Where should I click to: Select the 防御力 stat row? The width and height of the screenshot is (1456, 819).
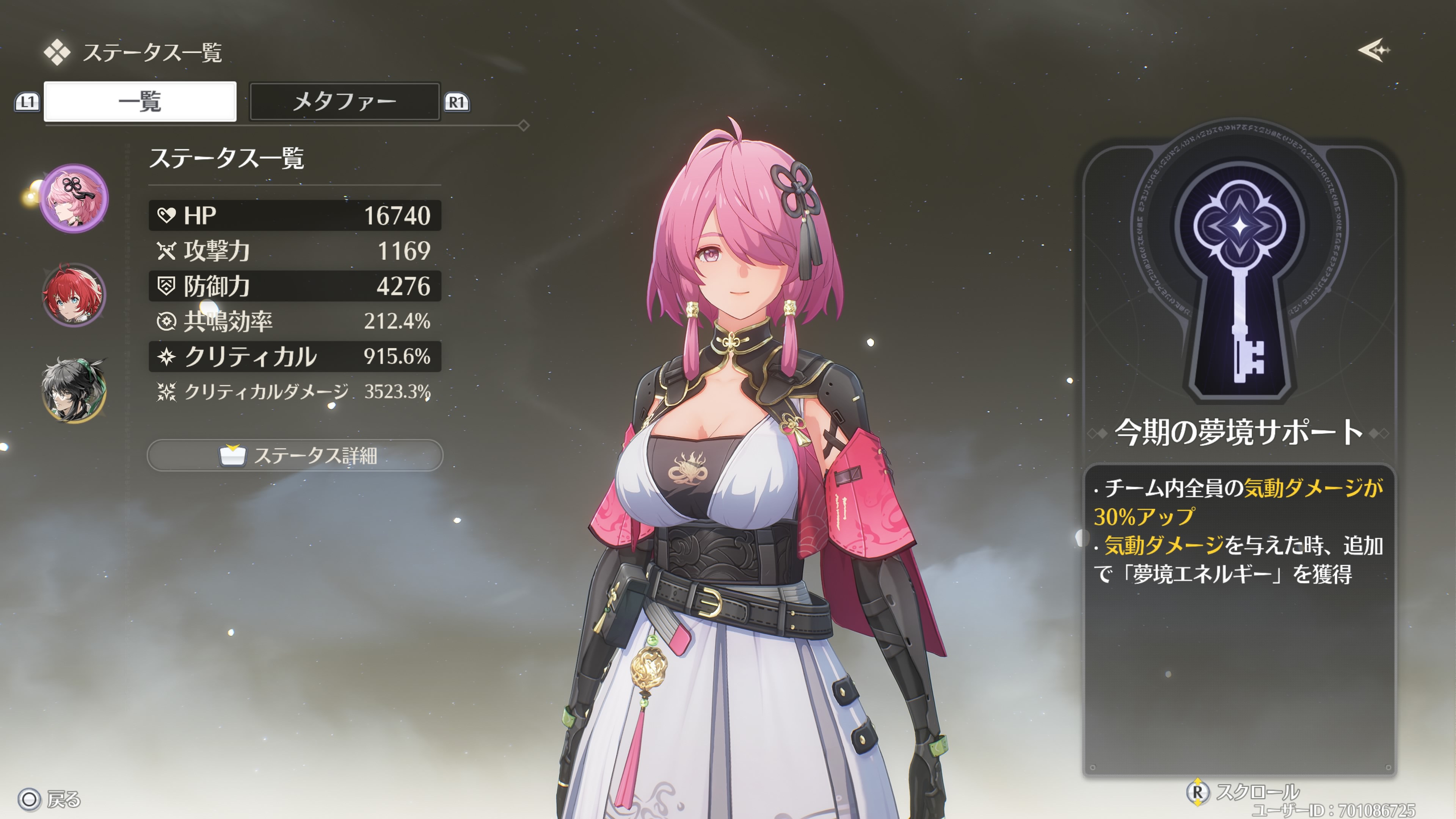point(295,286)
